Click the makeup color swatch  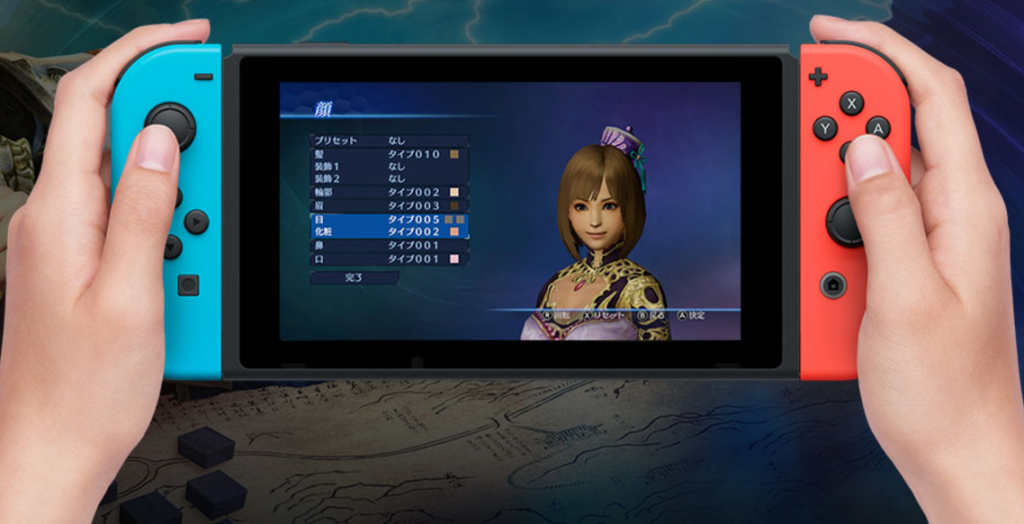tap(454, 232)
